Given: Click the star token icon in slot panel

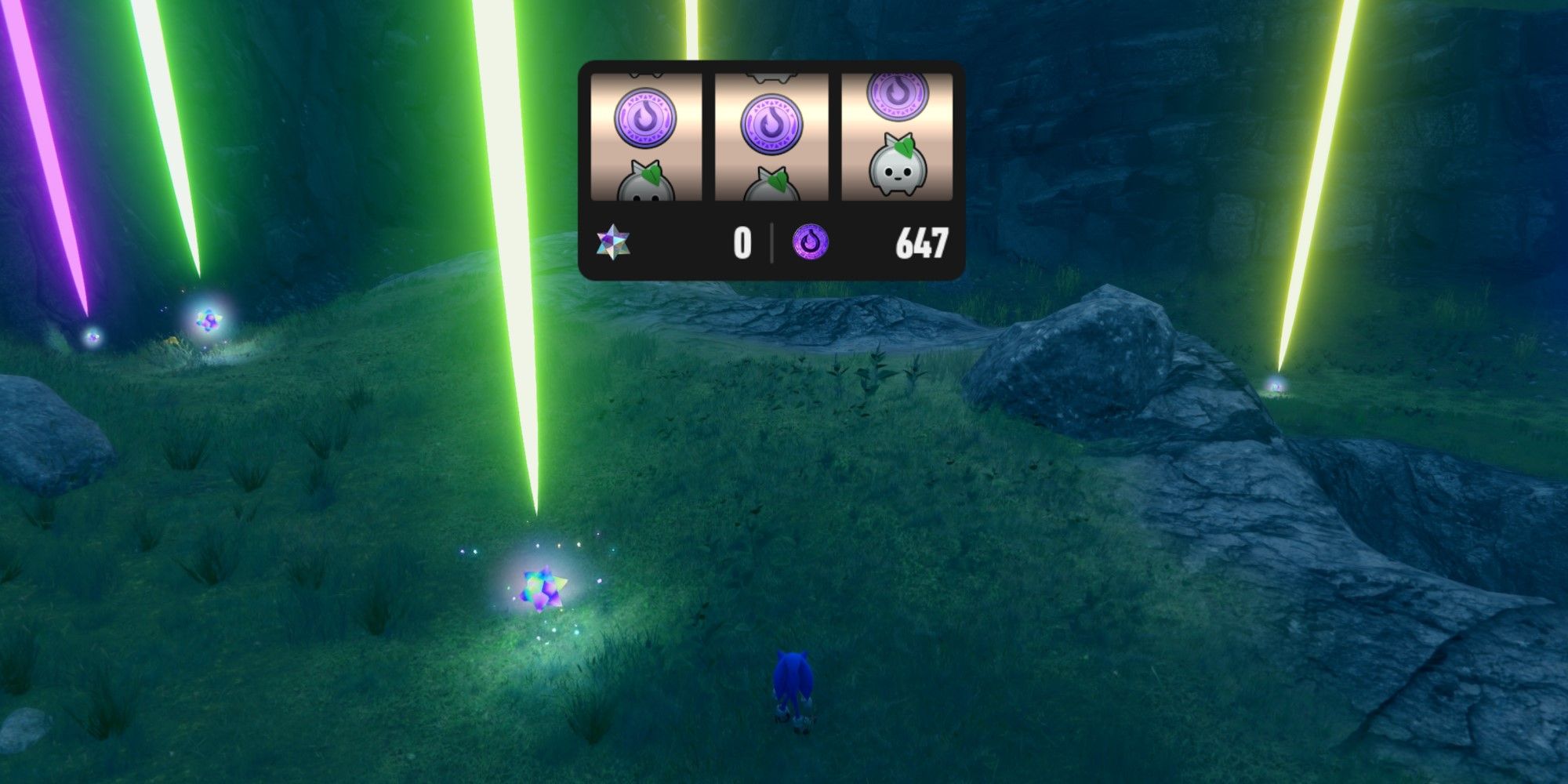Looking at the screenshot, I should pyautogui.click(x=613, y=242).
